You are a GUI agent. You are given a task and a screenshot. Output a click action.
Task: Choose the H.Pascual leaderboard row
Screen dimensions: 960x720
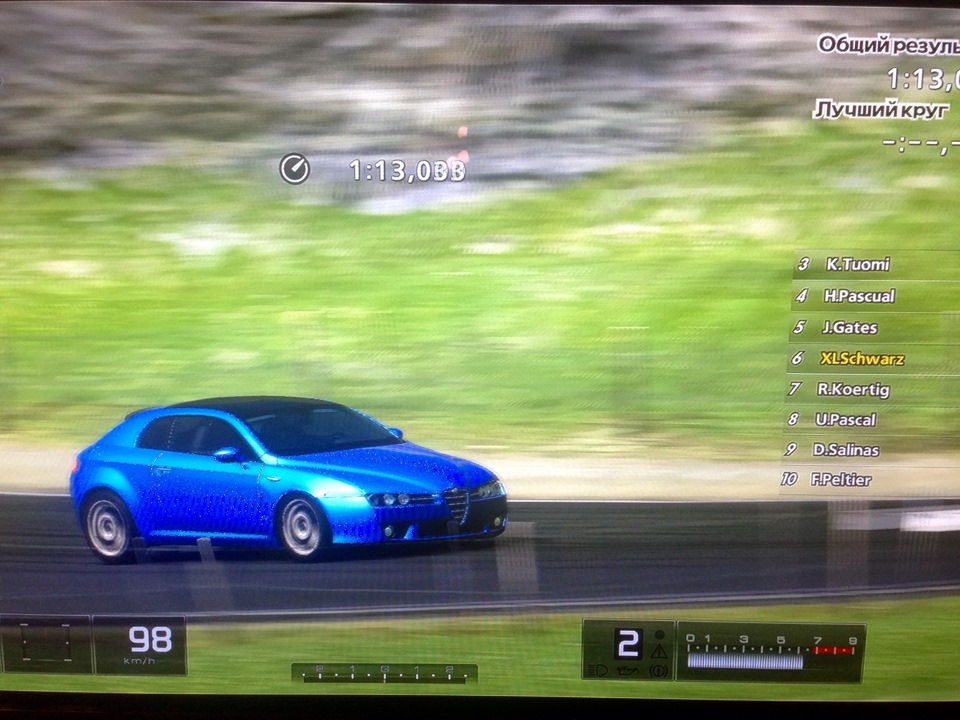[x=859, y=296]
